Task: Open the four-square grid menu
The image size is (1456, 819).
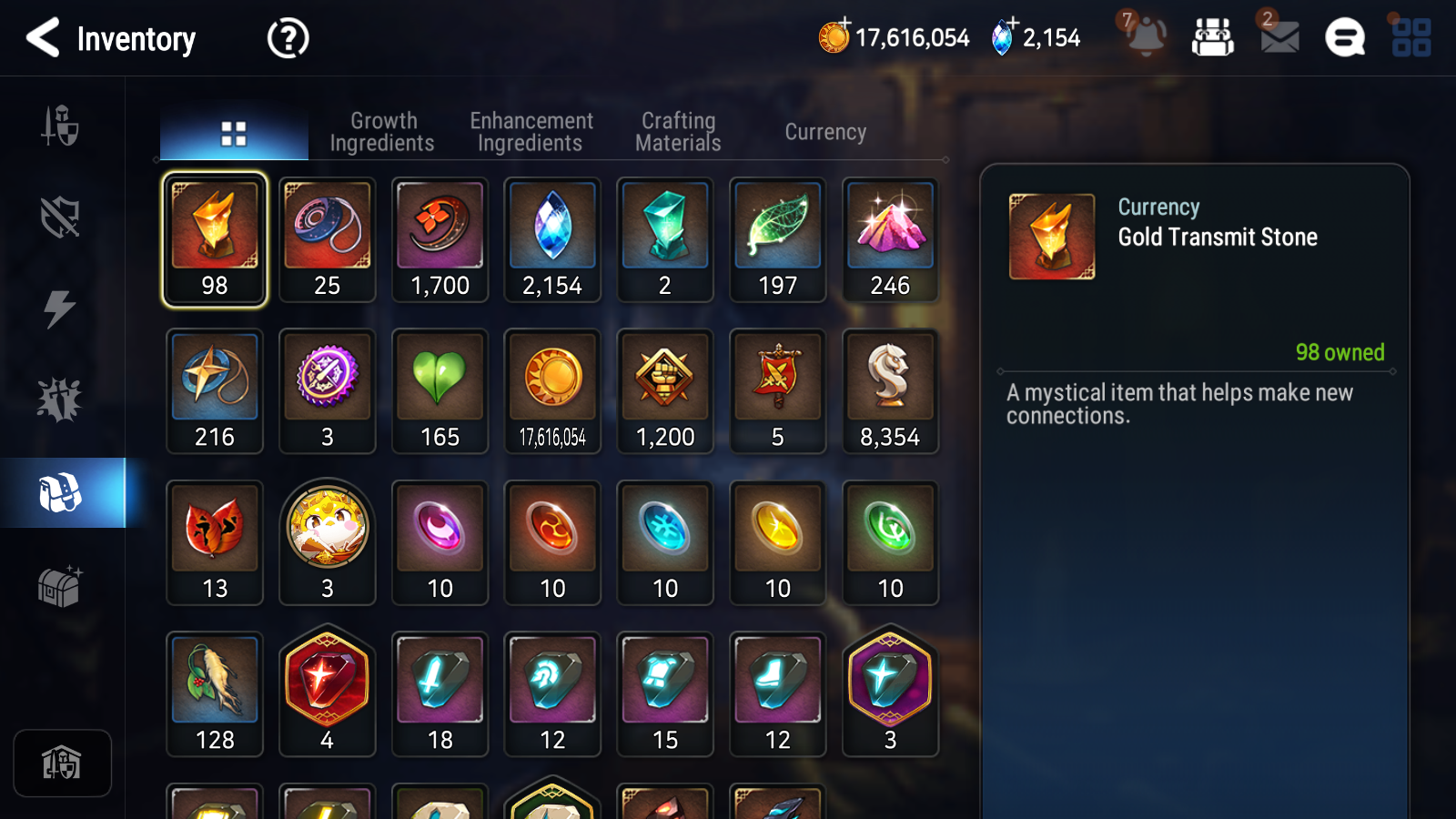Action: click(1410, 38)
